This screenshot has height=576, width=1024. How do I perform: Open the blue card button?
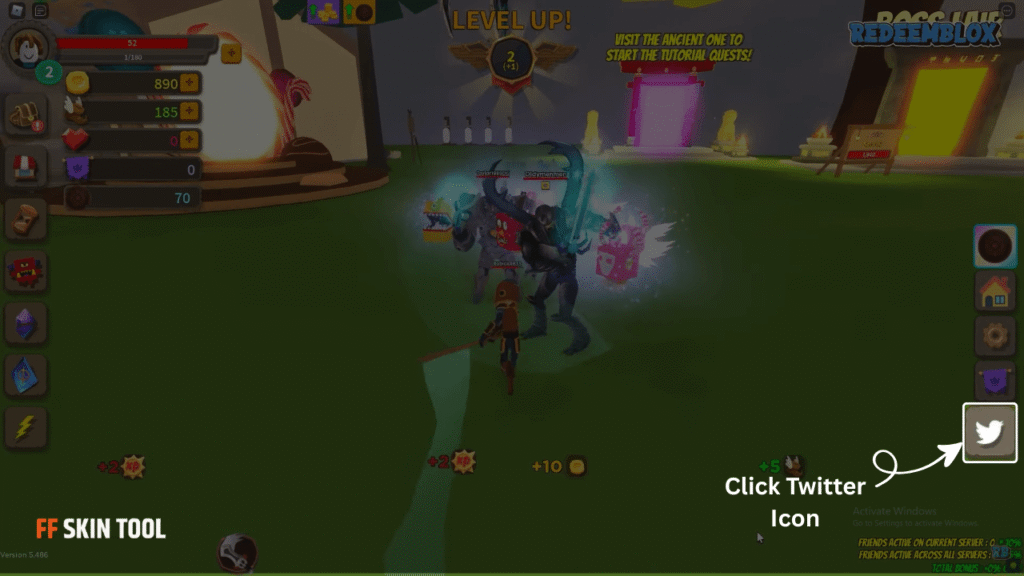point(26,375)
